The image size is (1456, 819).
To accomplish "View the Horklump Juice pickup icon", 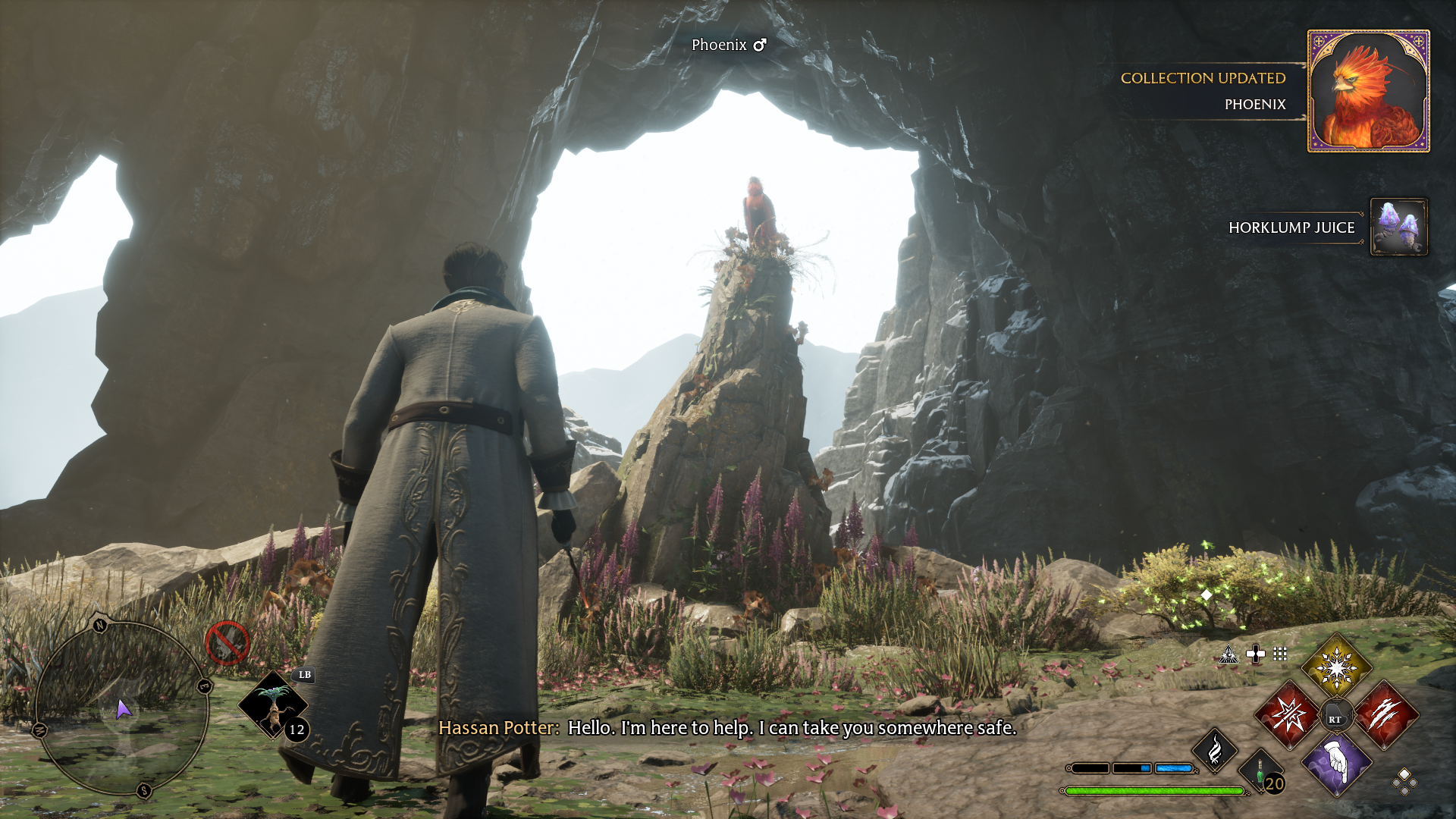I will (1399, 227).
